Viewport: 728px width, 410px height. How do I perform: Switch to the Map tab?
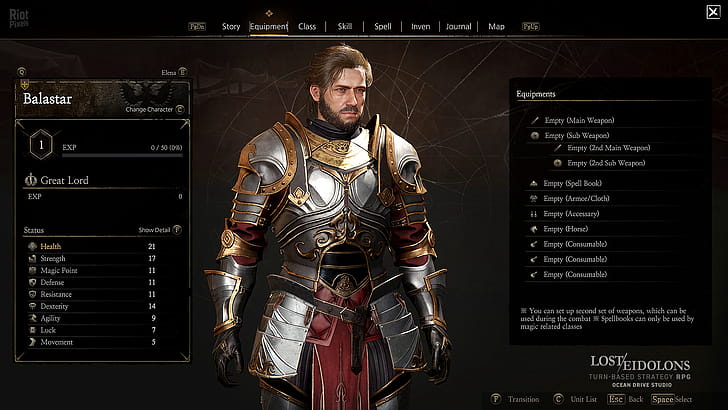497,26
